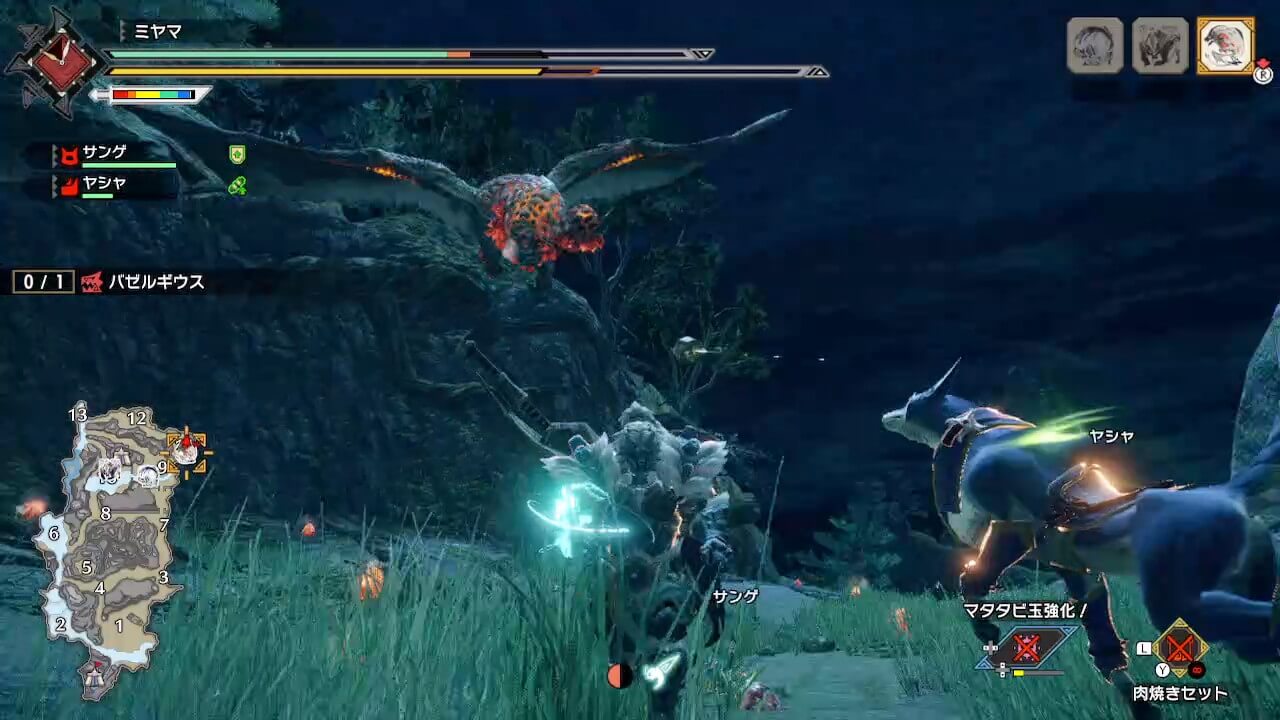Click the targeted monster marker on minimap

186,452
